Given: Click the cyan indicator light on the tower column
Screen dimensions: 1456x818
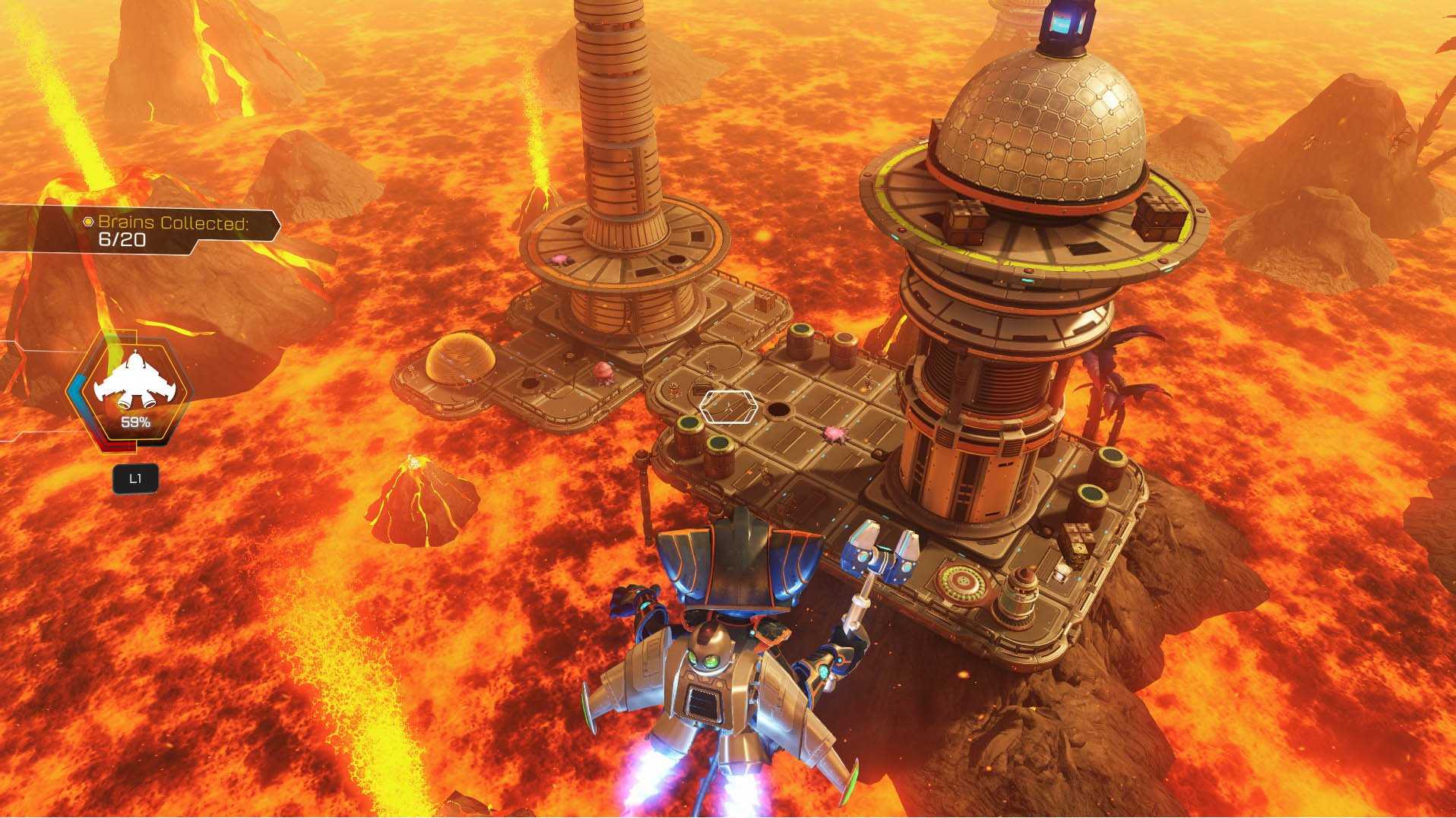Looking at the screenshot, I should pyautogui.click(x=1026, y=280).
